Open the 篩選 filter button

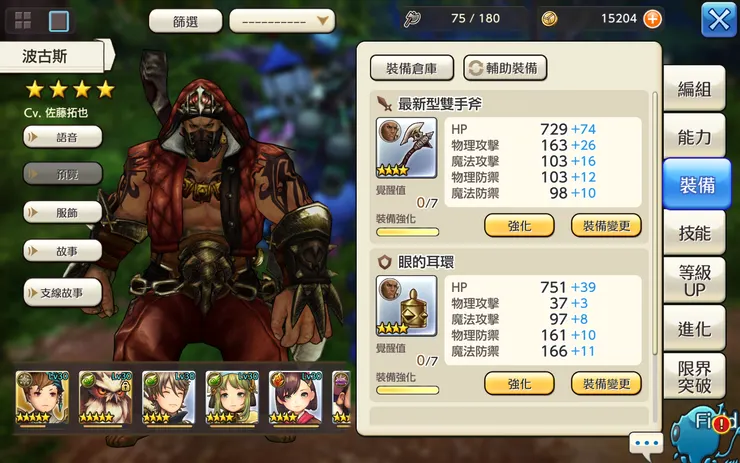point(185,21)
